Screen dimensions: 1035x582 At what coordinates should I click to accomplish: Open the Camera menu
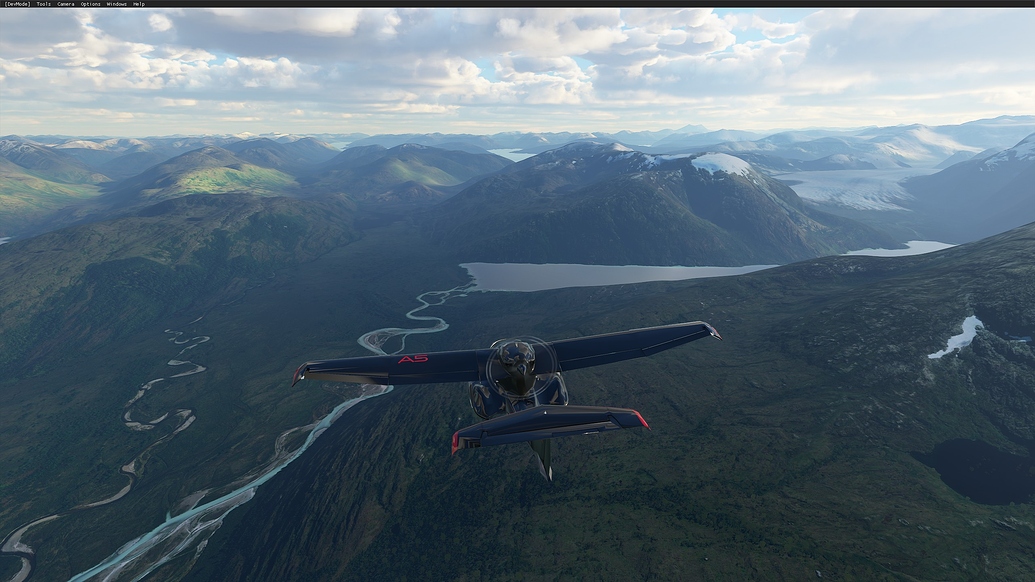coord(65,4)
